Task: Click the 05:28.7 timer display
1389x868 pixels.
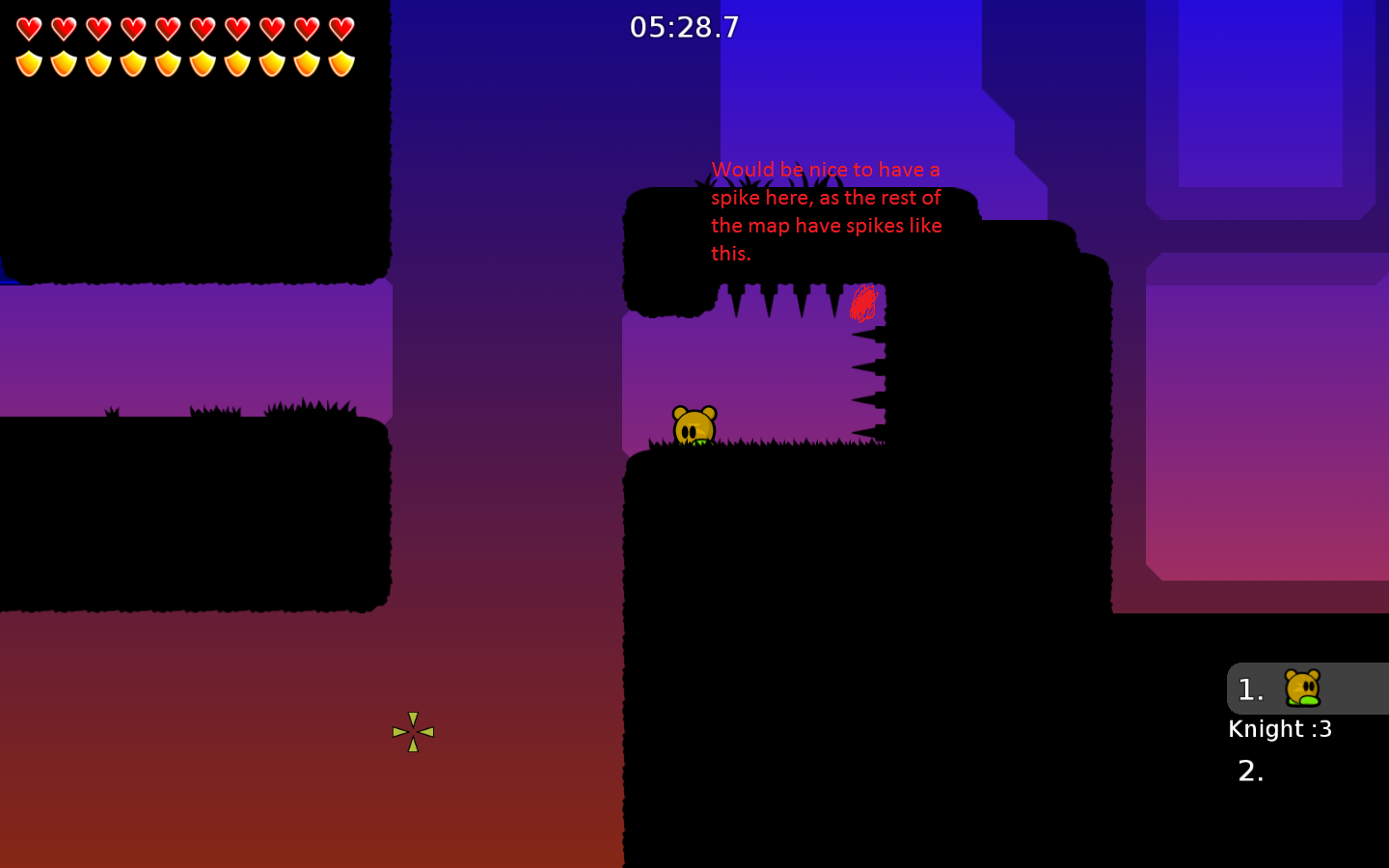Action: coord(685,27)
